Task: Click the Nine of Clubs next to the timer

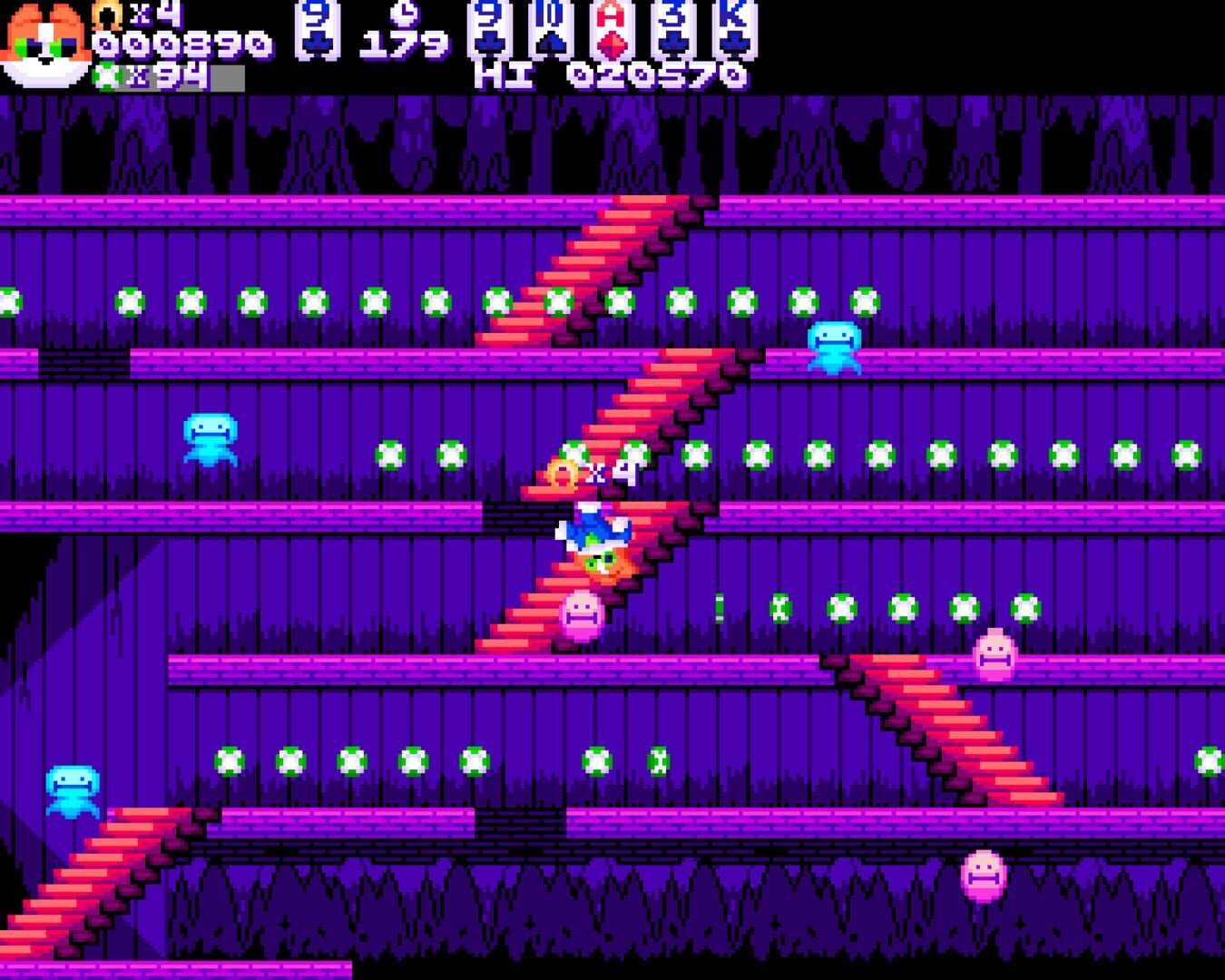Action: [318, 32]
